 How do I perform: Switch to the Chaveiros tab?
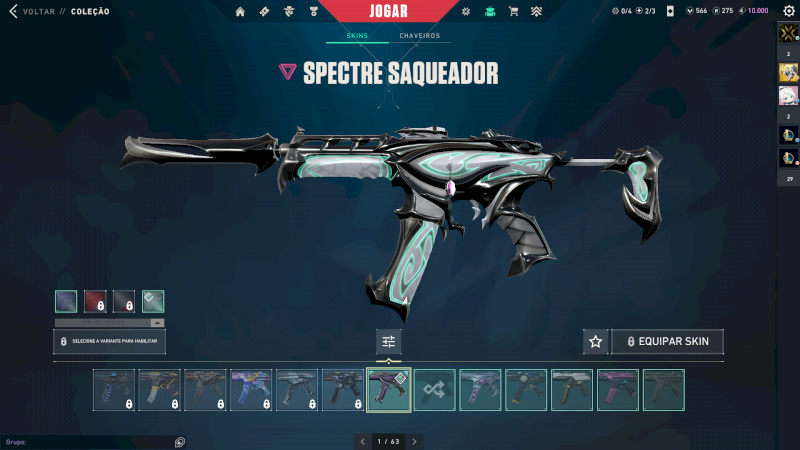(419, 36)
